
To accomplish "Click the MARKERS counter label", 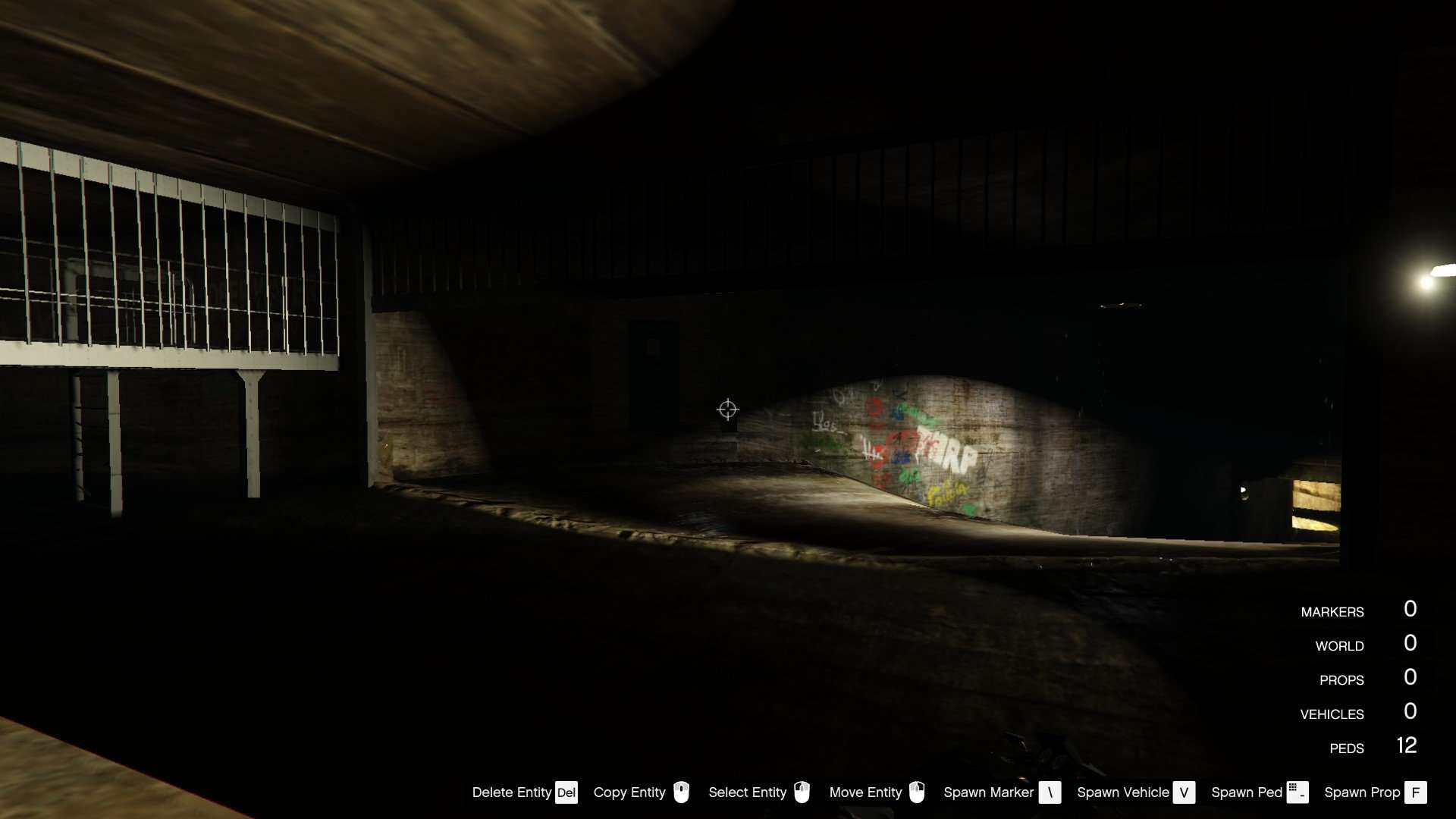I will 1332,611.
